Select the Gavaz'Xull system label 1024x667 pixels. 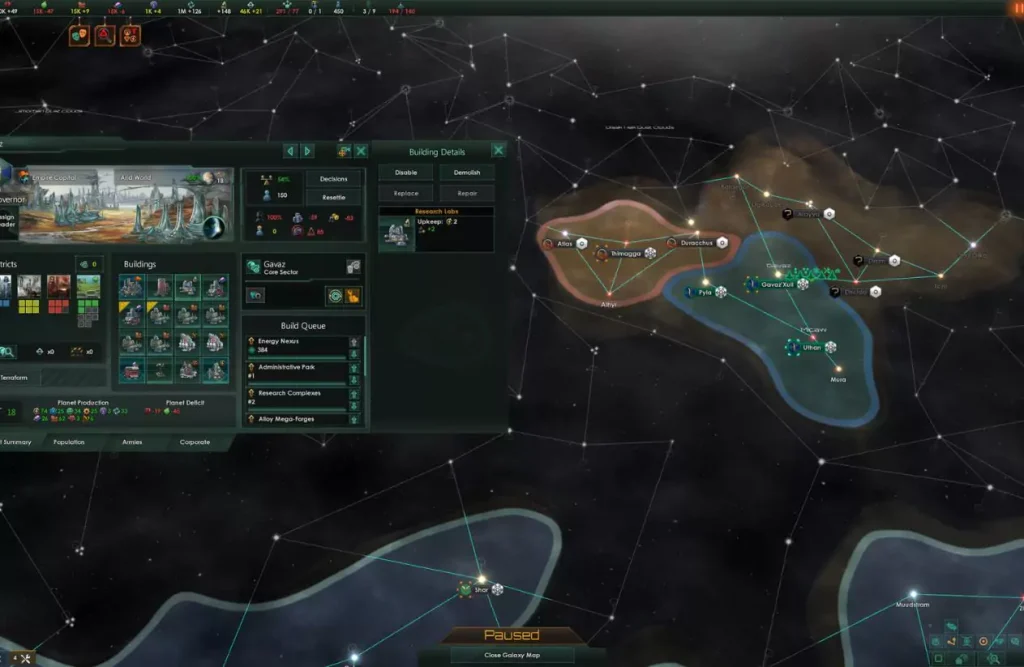[x=776, y=285]
